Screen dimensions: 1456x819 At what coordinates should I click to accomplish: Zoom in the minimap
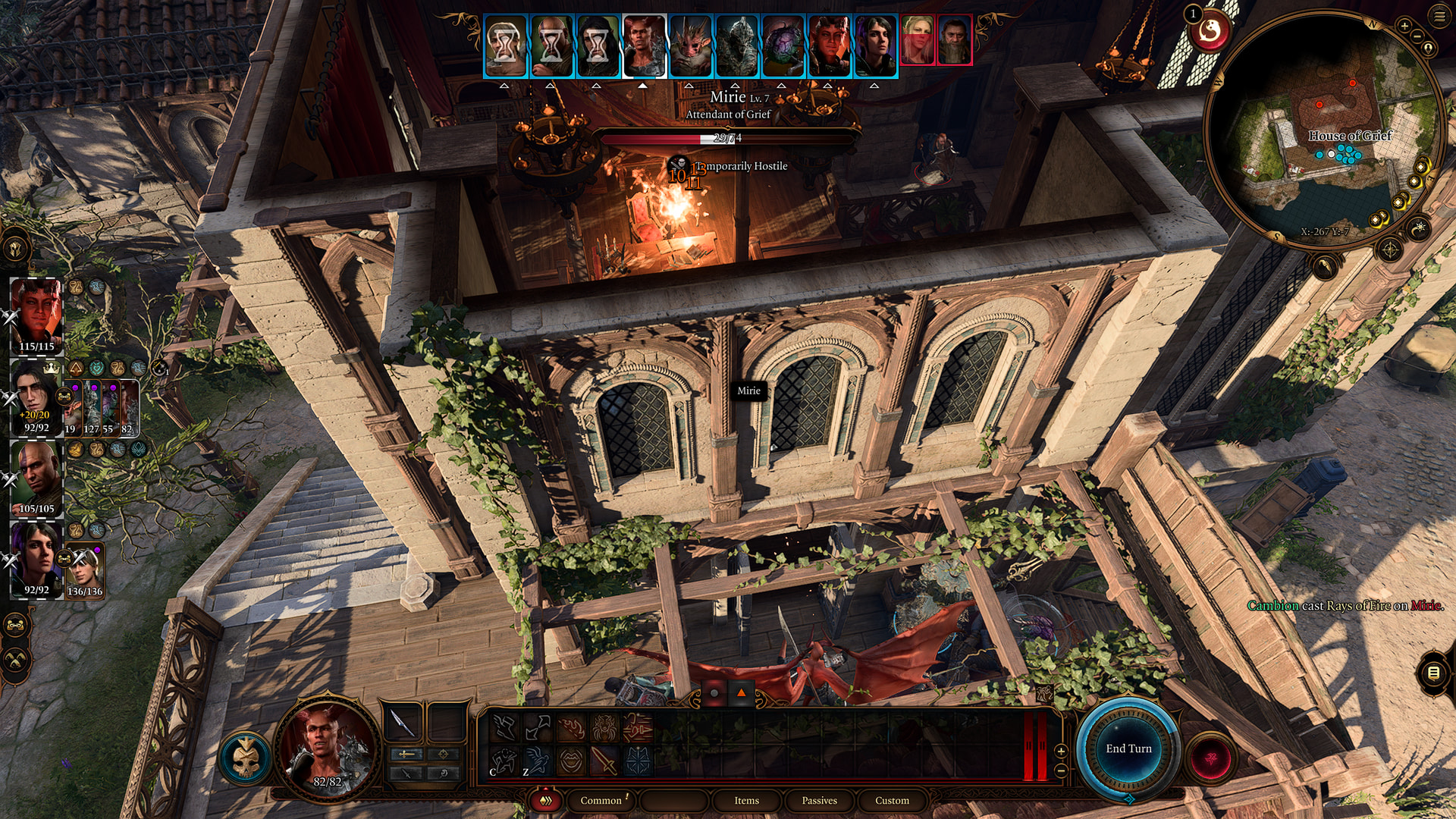(x=1404, y=26)
